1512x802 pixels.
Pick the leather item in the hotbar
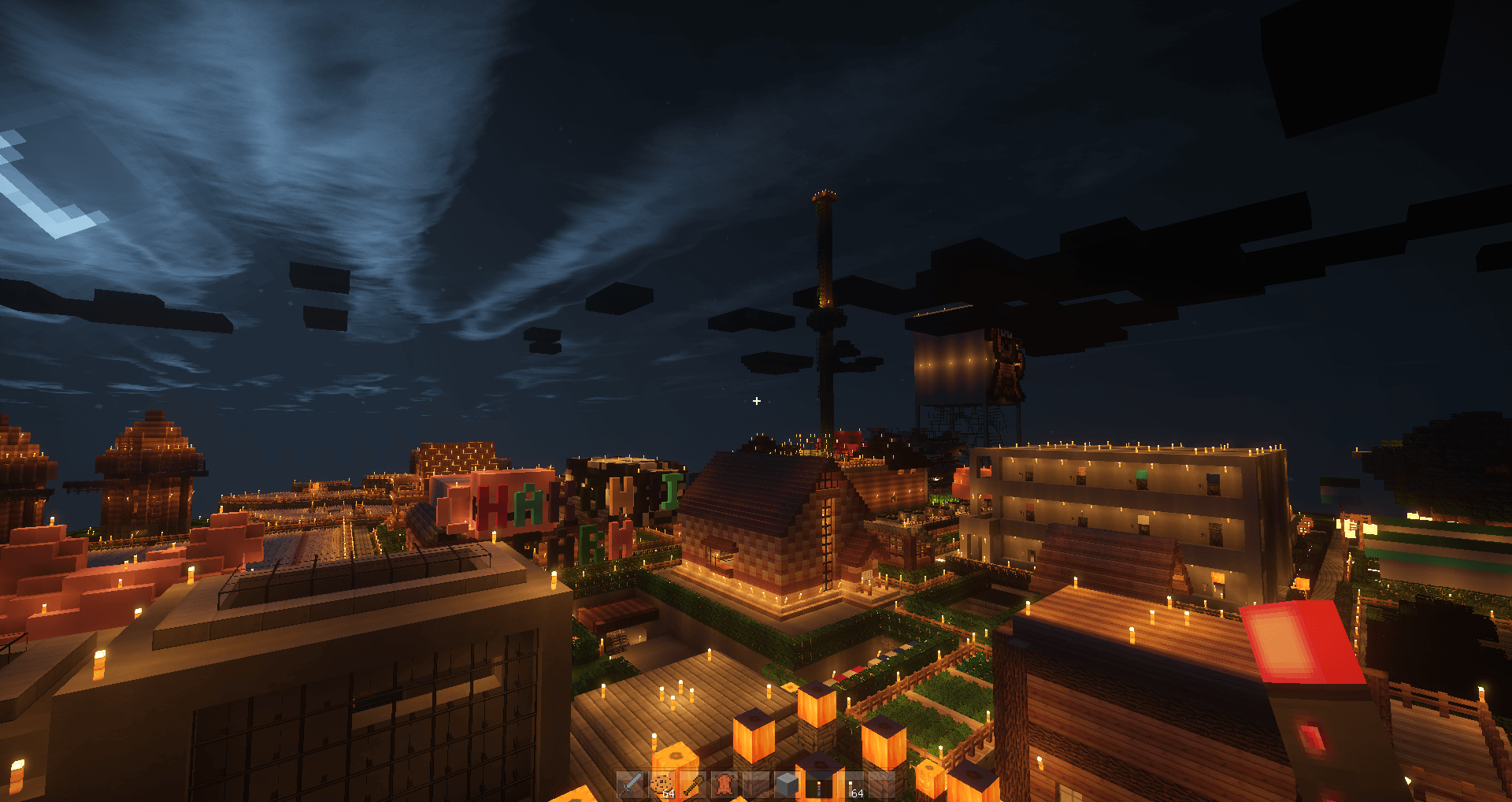point(724,785)
